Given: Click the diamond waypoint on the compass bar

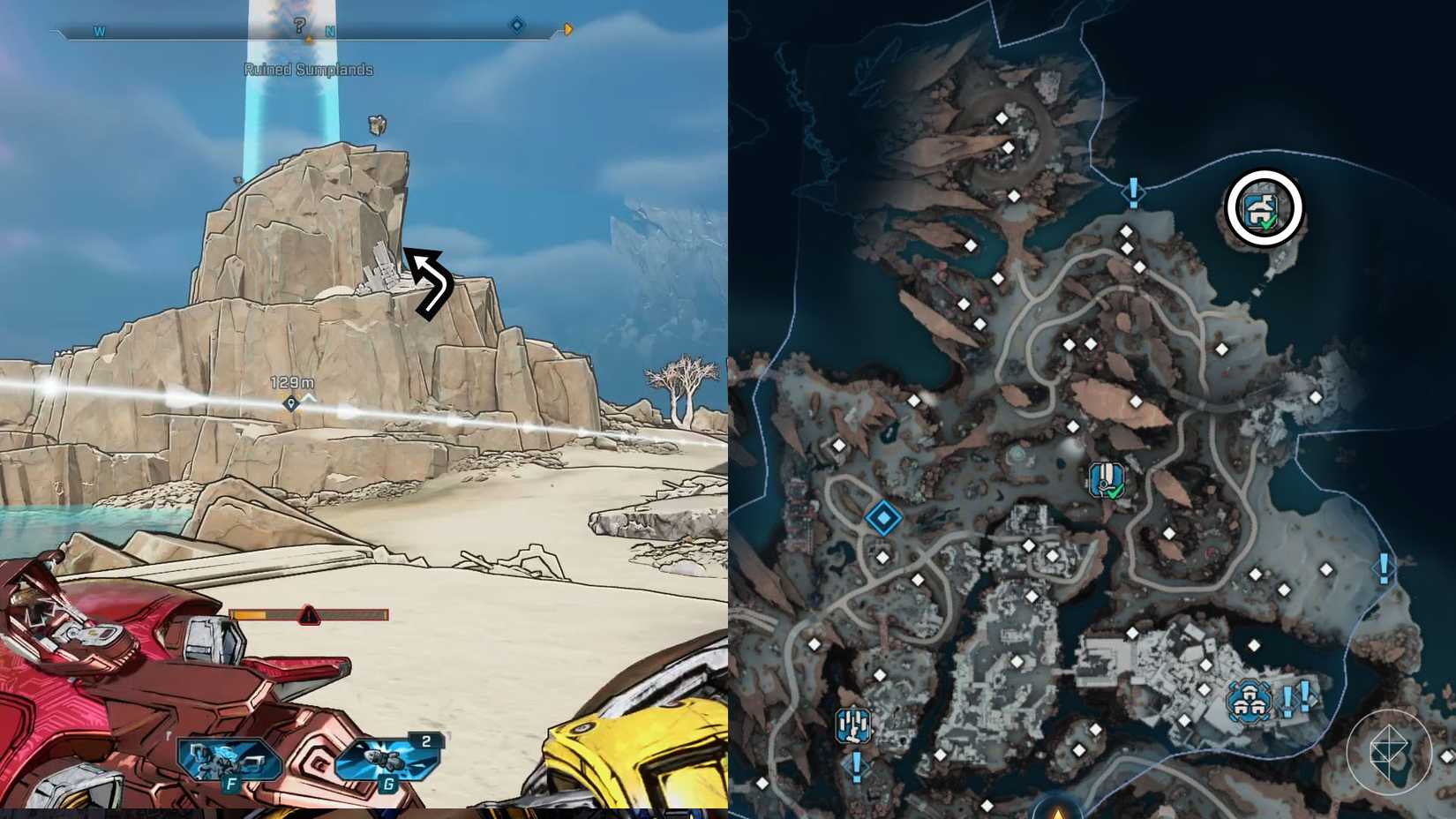Looking at the screenshot, I should pyautogui.click(x=514, y=27).
